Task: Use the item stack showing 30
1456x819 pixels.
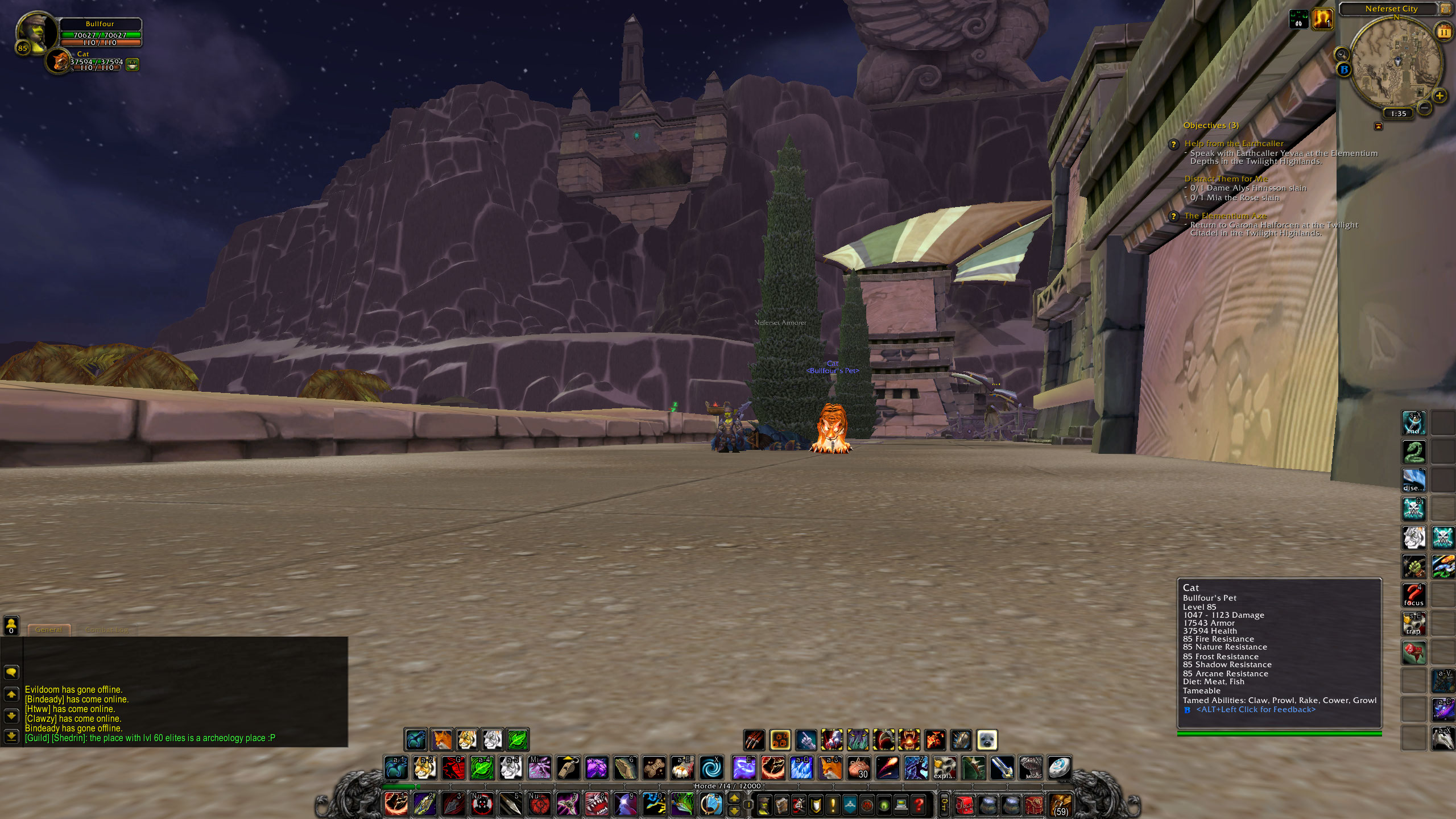Action: point(859,768)
